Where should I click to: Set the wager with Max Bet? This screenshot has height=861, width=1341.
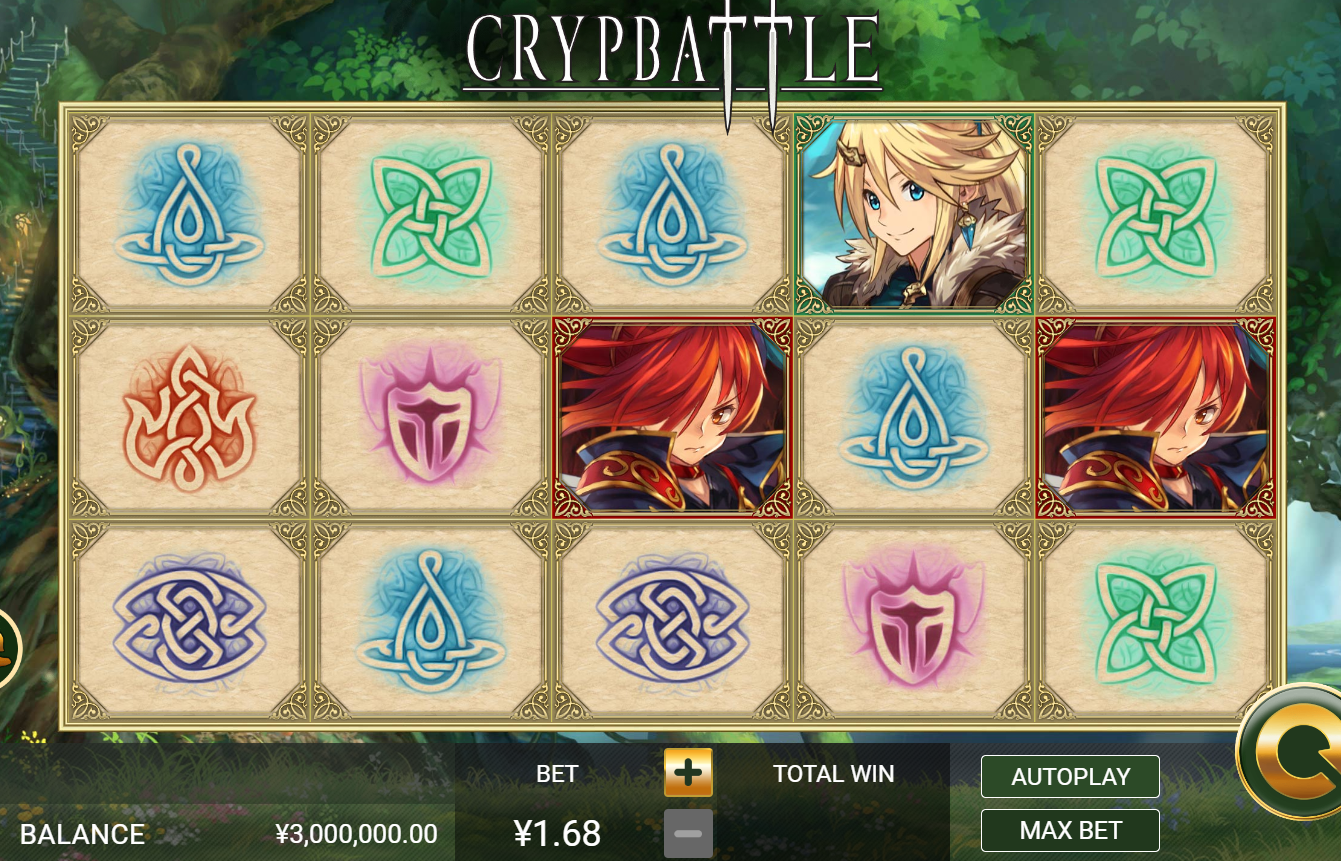pyautogui.click(x=1070, y=831)
